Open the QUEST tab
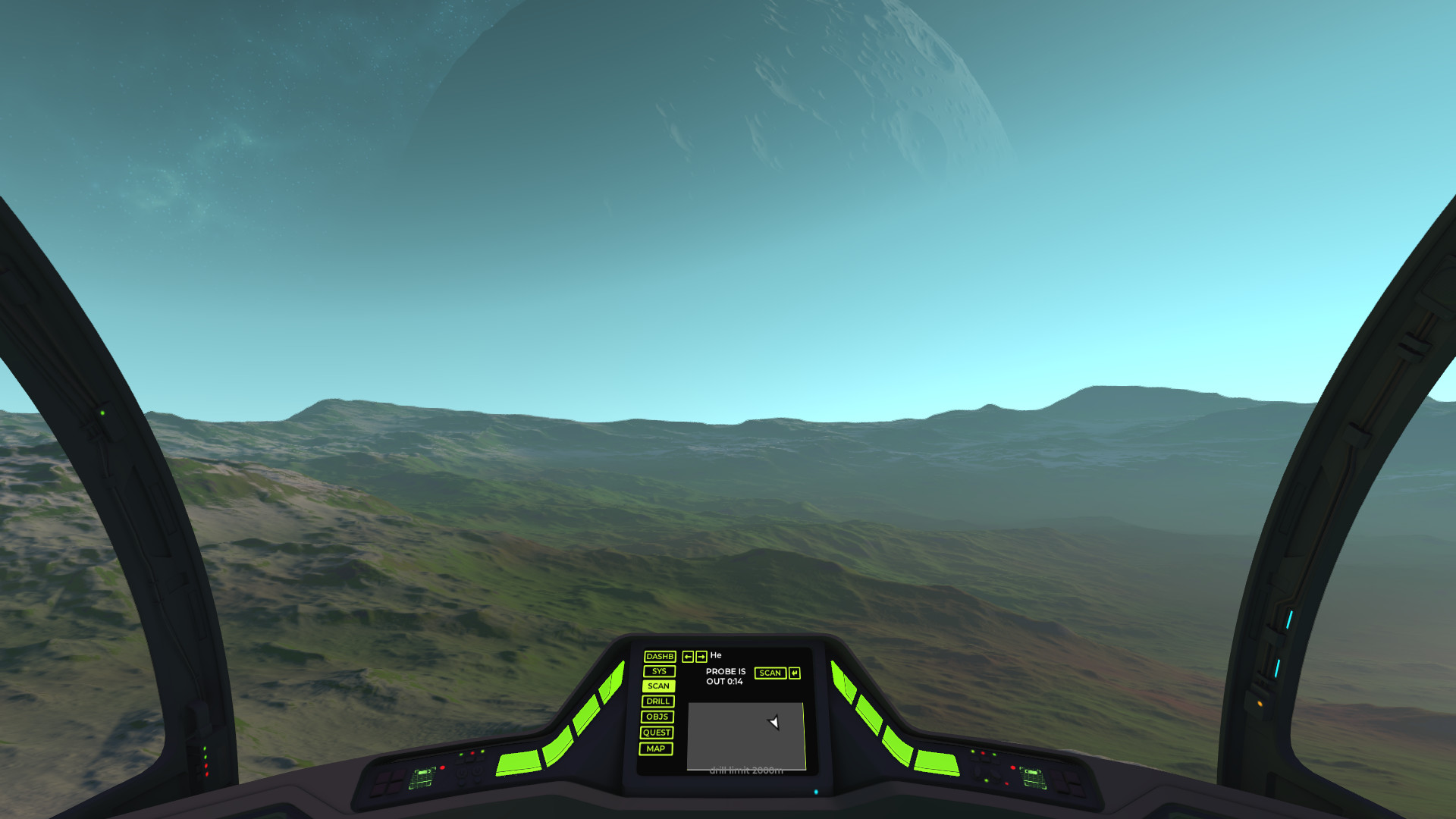 point(656,733)
